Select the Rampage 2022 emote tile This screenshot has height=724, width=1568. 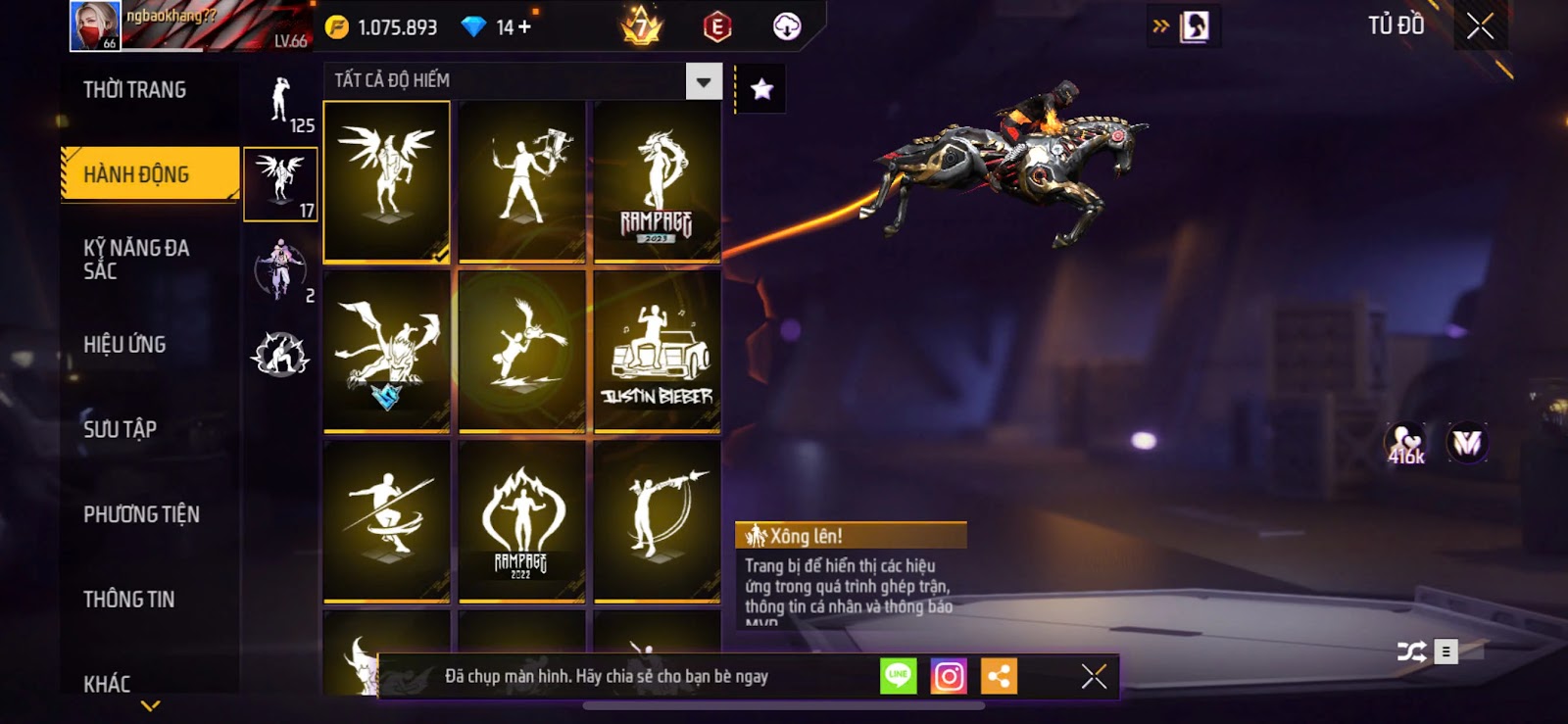[x=521, y=520]
